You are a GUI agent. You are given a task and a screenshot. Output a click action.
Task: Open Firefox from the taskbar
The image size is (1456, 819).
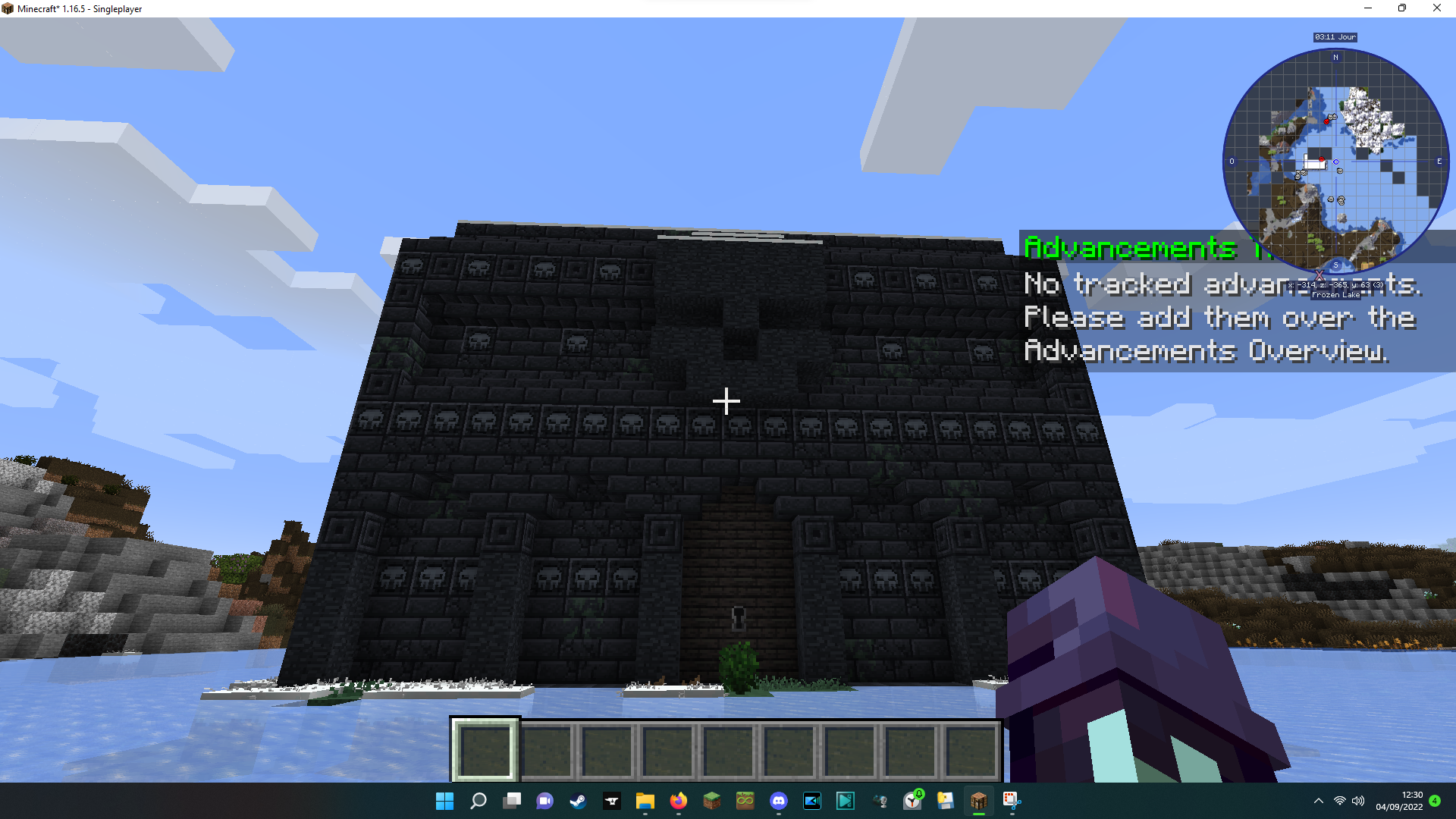[679, 802]
